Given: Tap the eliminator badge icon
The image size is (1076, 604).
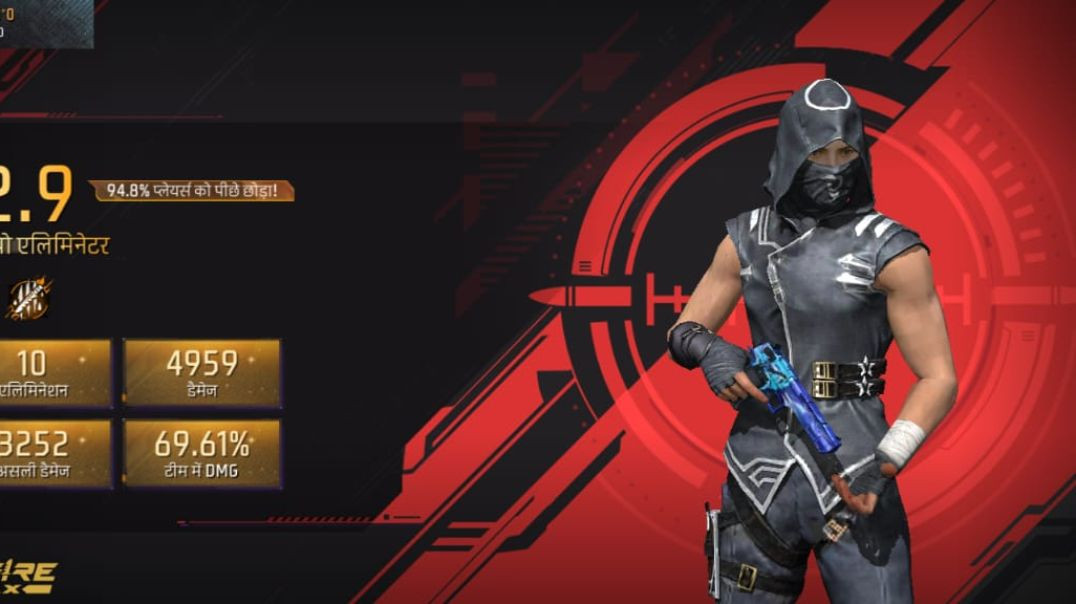Looking at the screenshot, I should click(28, 299).
